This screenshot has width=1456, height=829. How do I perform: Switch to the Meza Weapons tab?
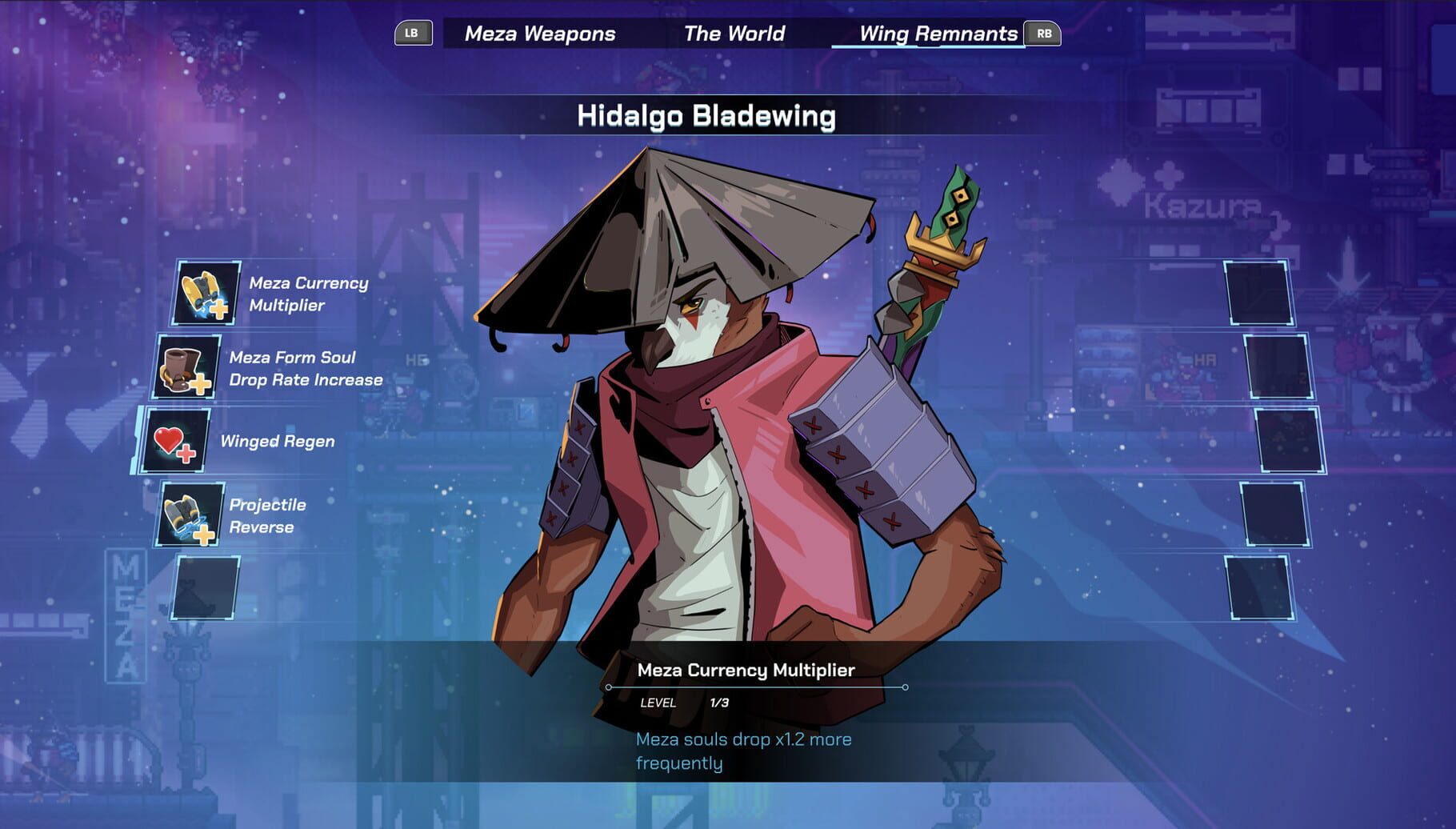tap(537, 34)
